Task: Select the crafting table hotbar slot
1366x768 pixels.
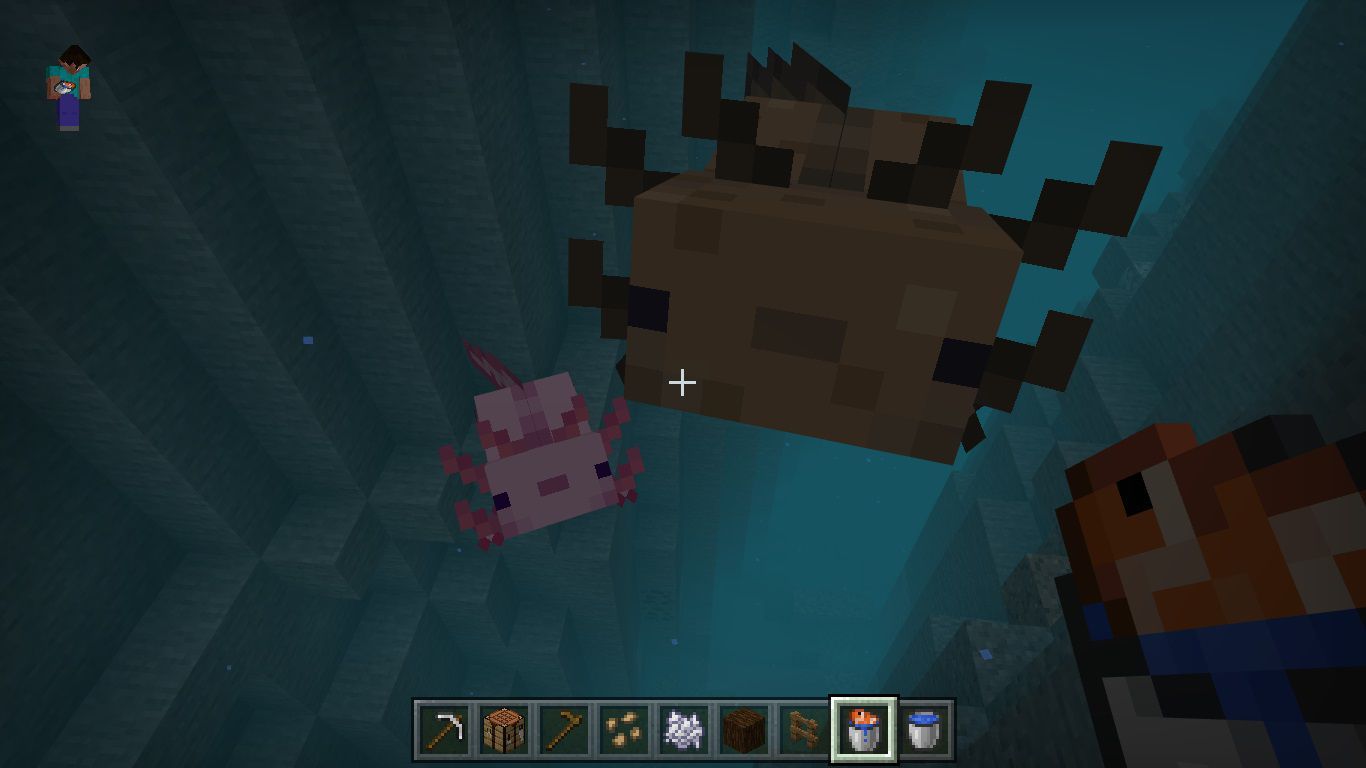Action: click(503, 730)
